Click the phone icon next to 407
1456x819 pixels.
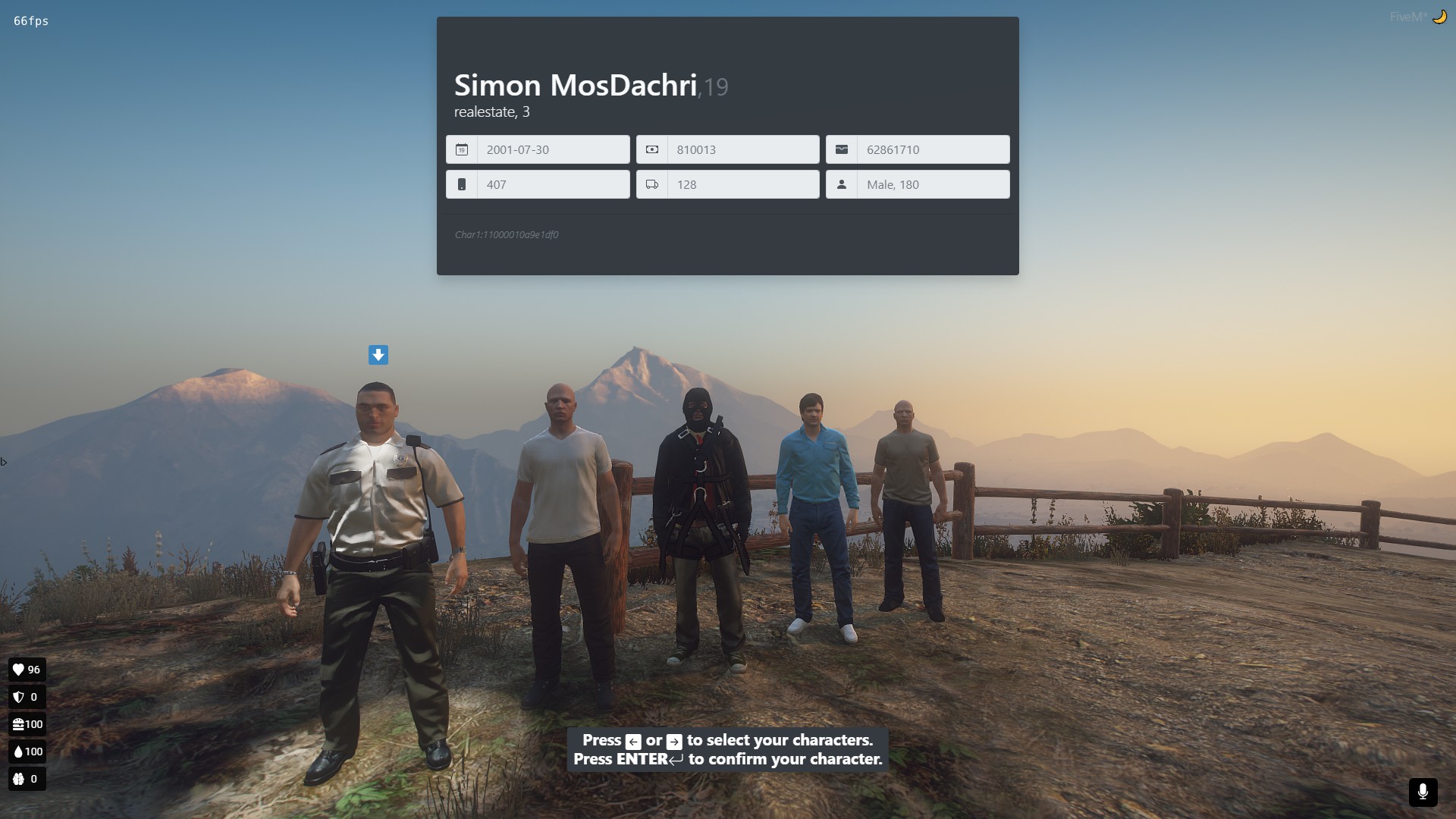point(462,184)
